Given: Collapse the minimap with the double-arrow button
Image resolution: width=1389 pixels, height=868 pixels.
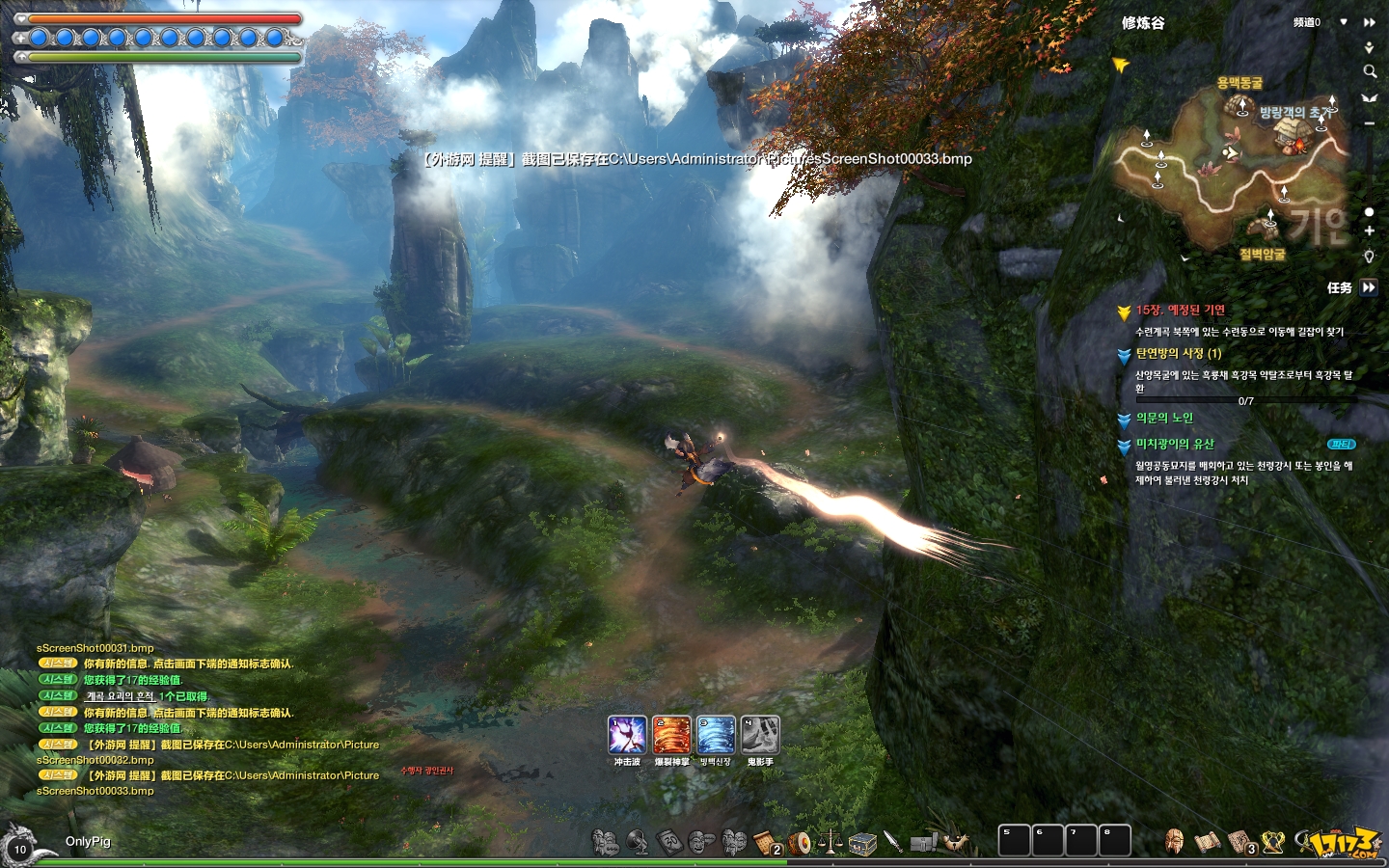Looking at the screenshot, I should pos(1369,22).
